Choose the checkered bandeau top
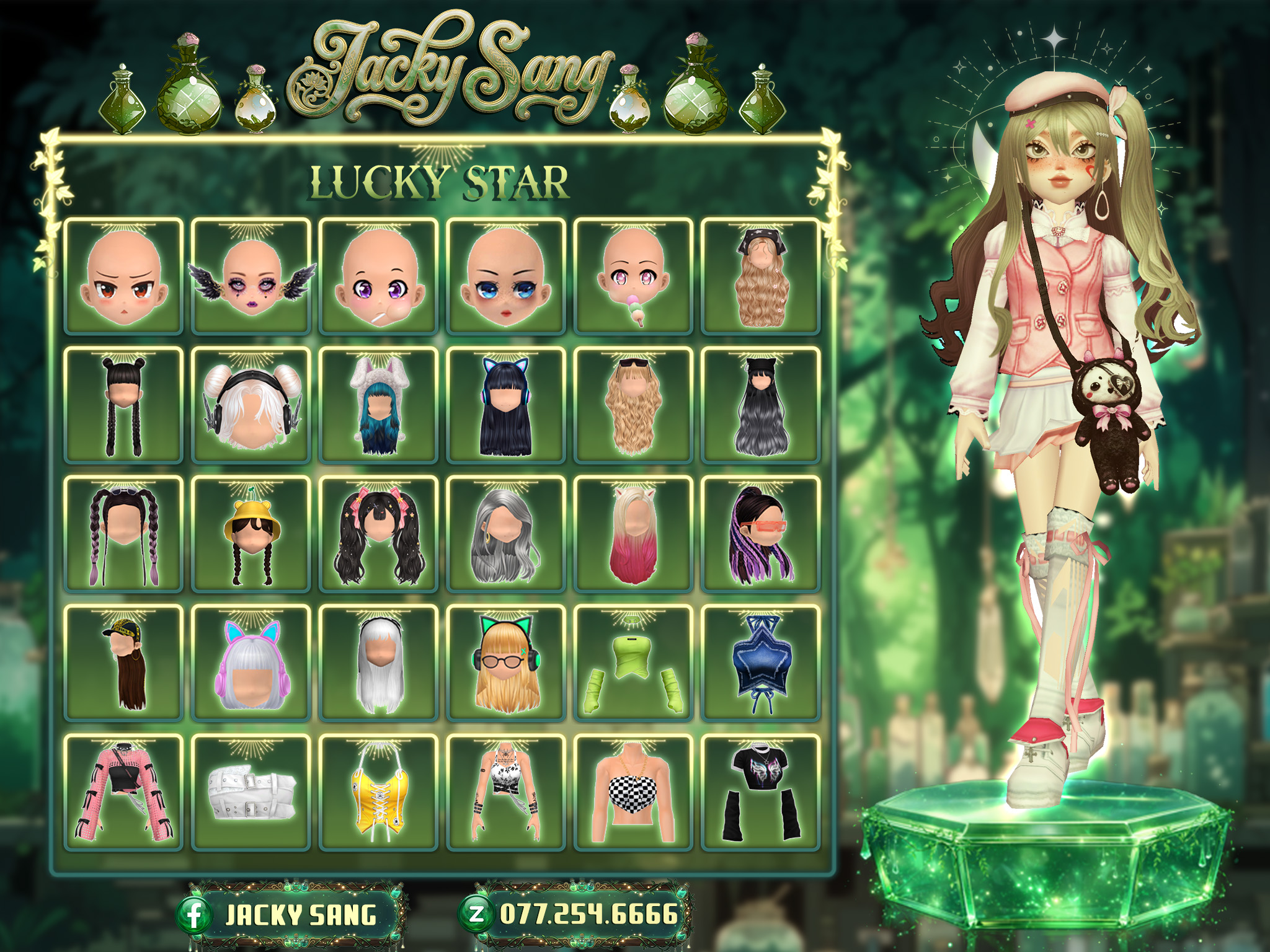The image size is (1270, 952). click(634, 792)
